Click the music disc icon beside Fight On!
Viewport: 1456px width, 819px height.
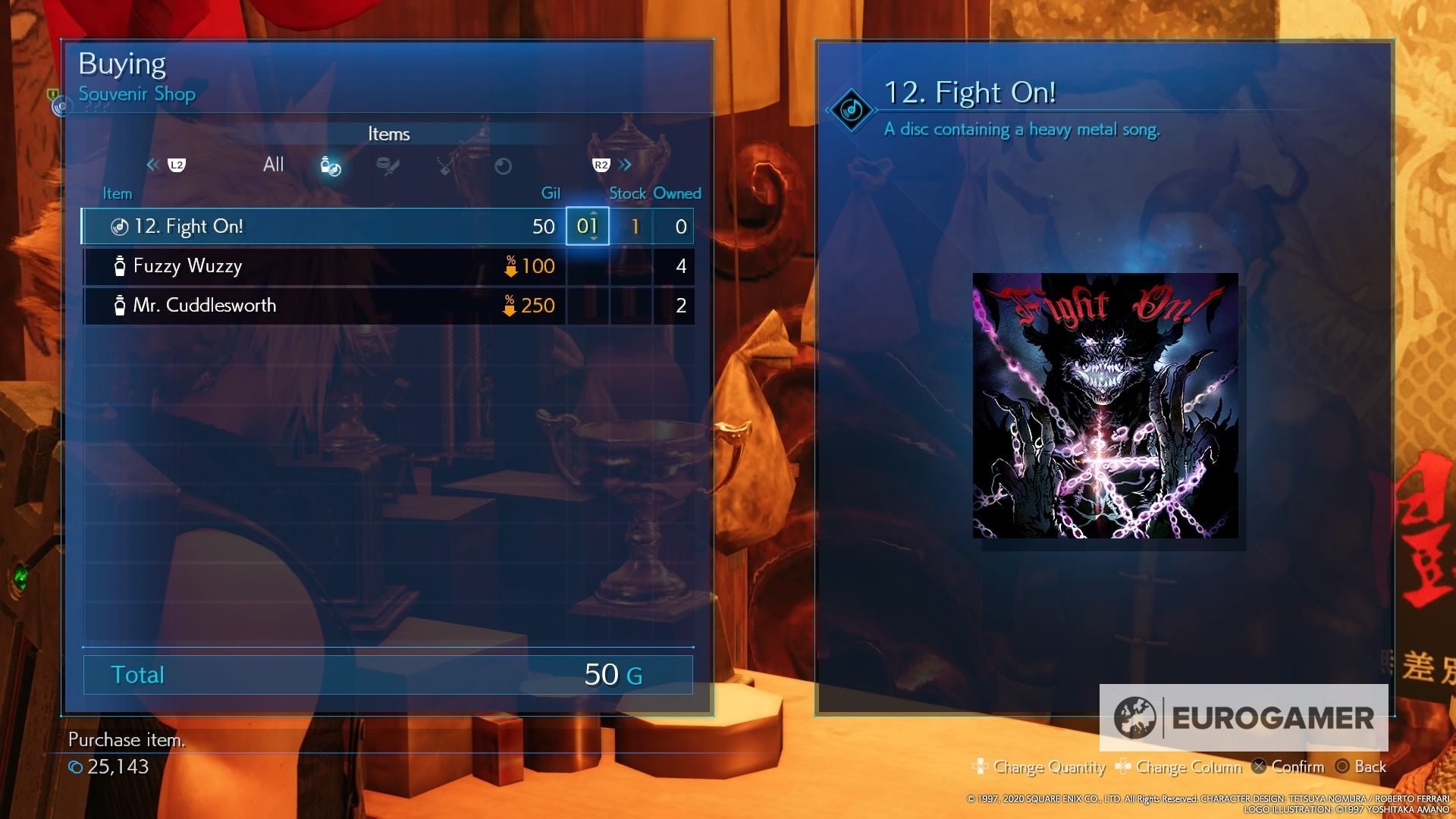point(119,225)
